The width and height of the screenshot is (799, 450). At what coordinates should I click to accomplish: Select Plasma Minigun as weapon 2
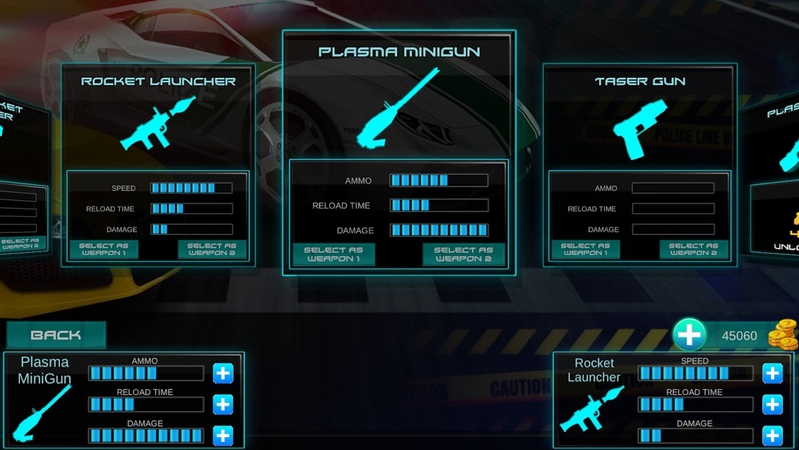pos(463,256)
